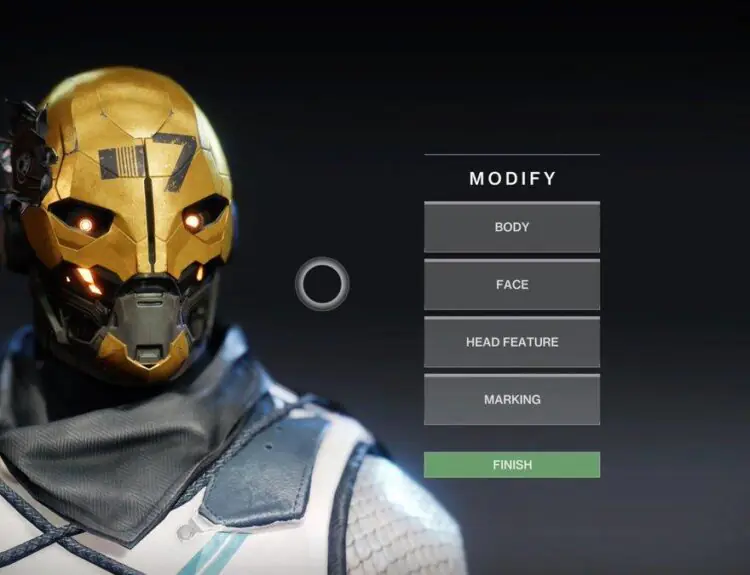Choose the Head Feature option
750x575 pixels.
pyautogui.click(x=512, y=342)
